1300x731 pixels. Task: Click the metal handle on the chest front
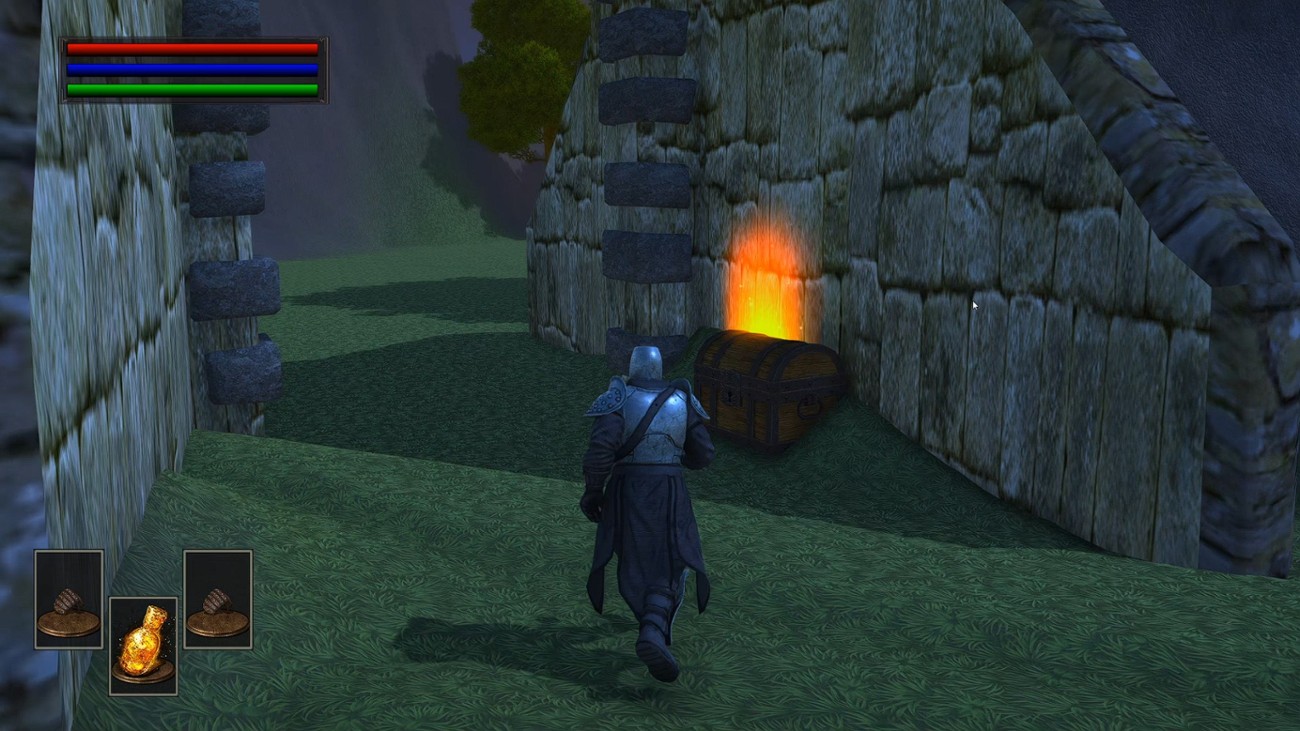[x=807, y=405]
